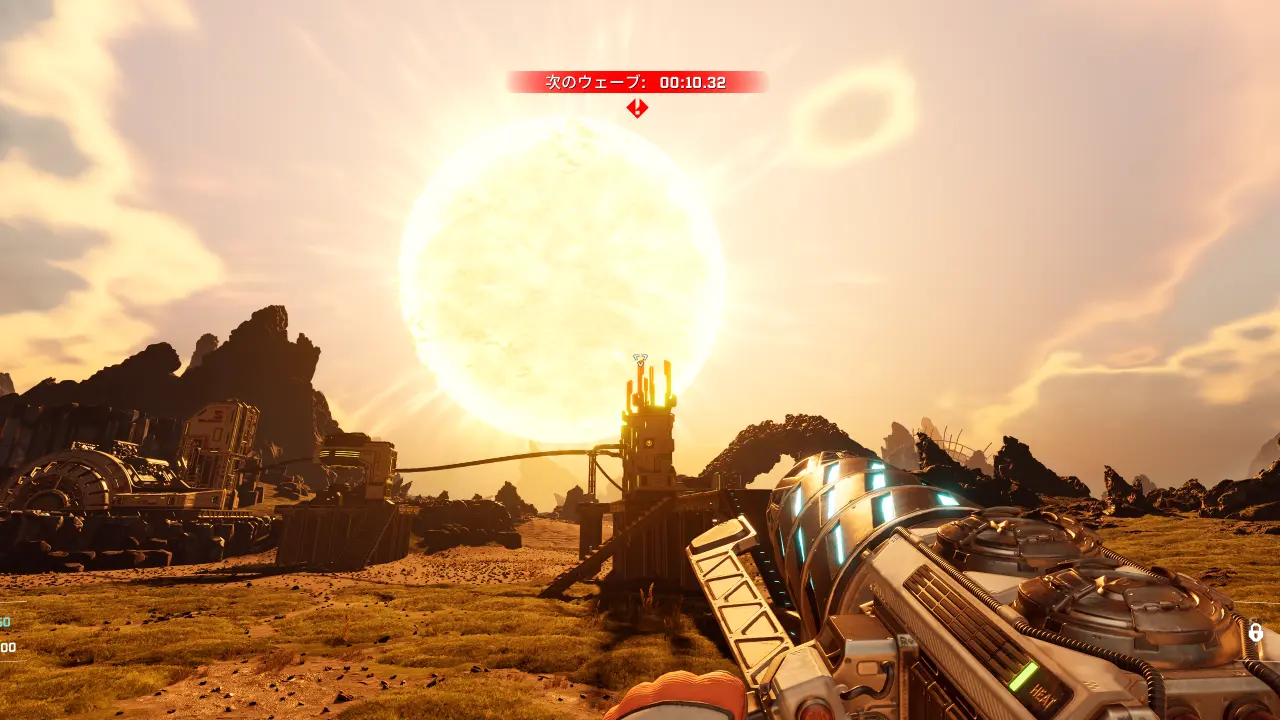Click the red diamond wave warning icon
Screen dimensions: 1280x720
point(637,108)
